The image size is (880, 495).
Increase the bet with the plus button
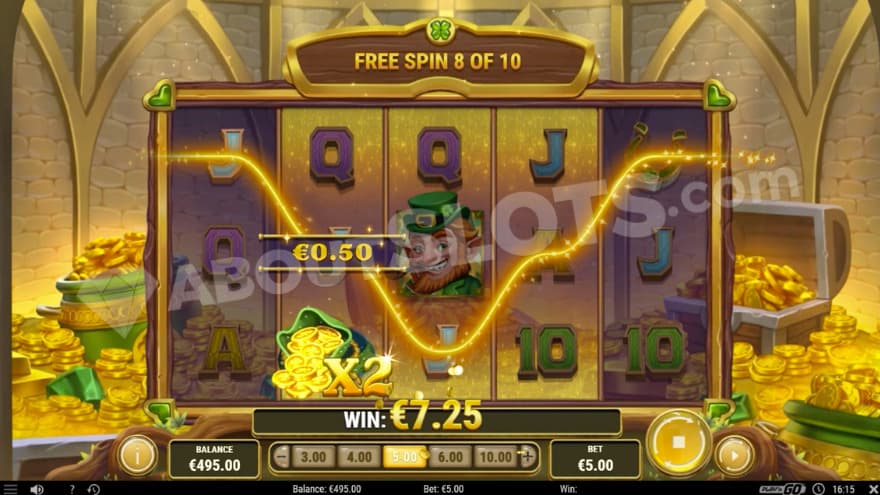point(528,457)
